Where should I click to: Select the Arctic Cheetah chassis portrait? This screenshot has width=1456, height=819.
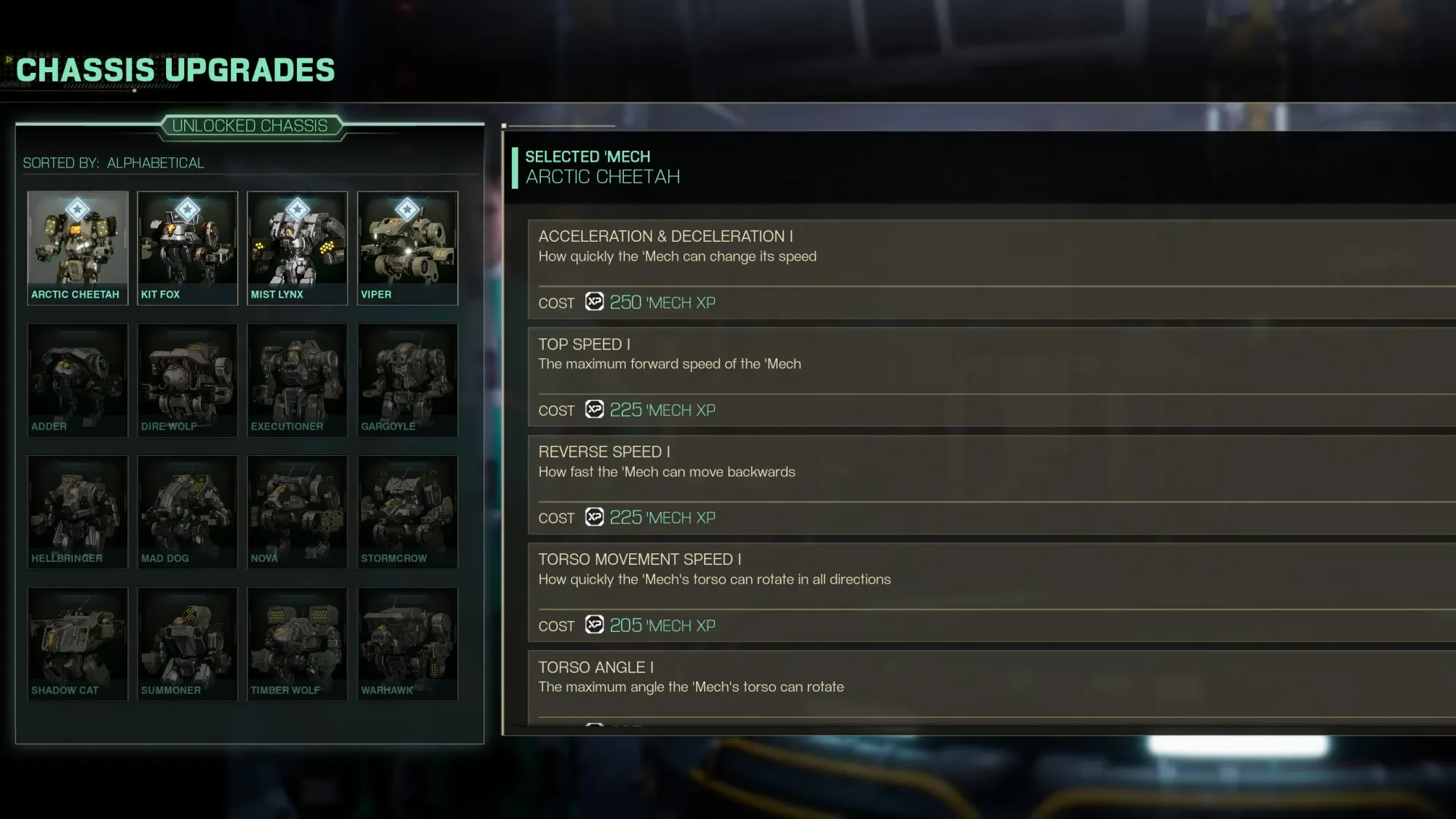pyautogui.click(x=77, y=244)
